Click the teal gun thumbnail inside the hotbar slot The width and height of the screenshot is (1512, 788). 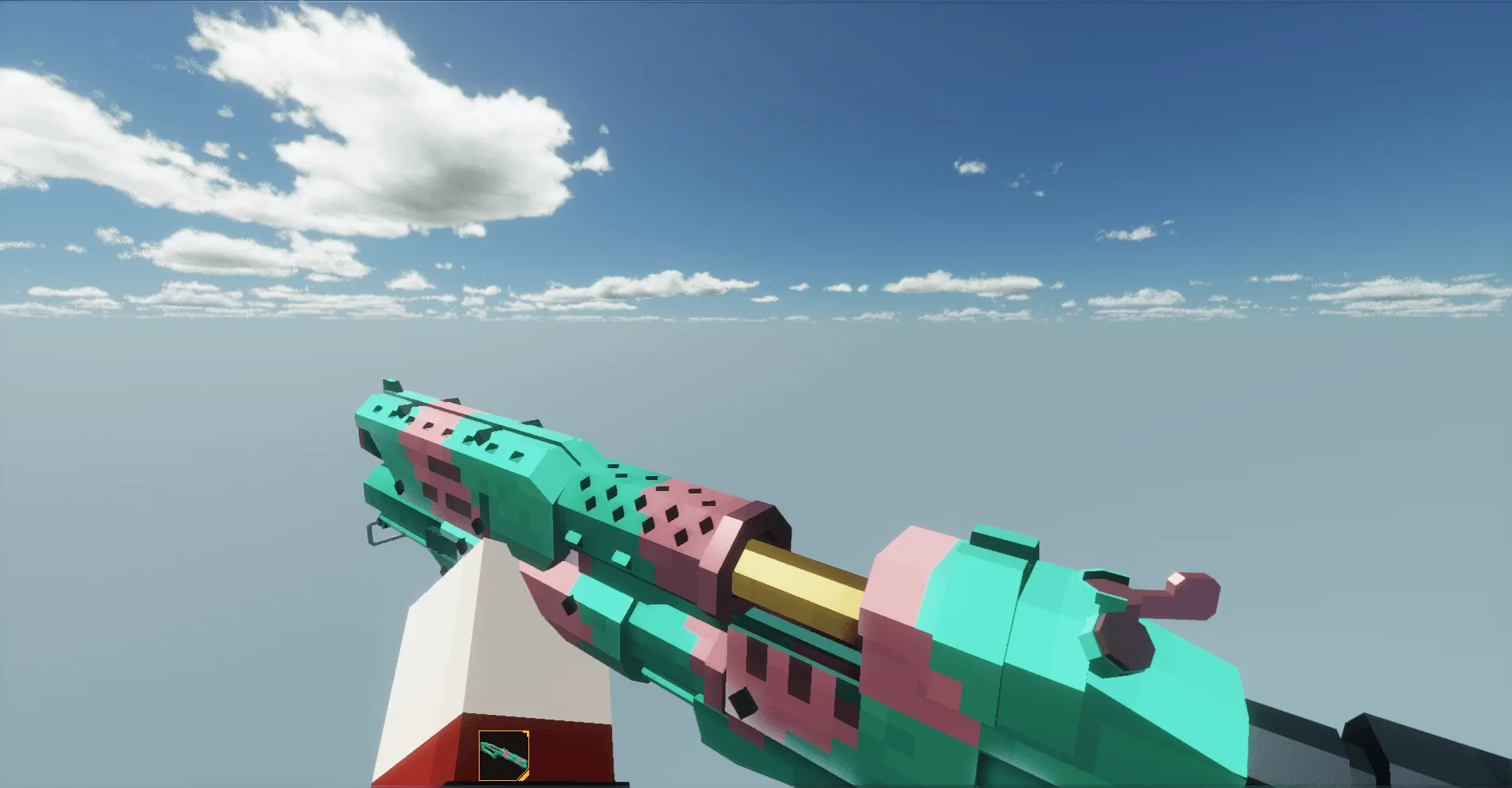[x=504, y=753]
